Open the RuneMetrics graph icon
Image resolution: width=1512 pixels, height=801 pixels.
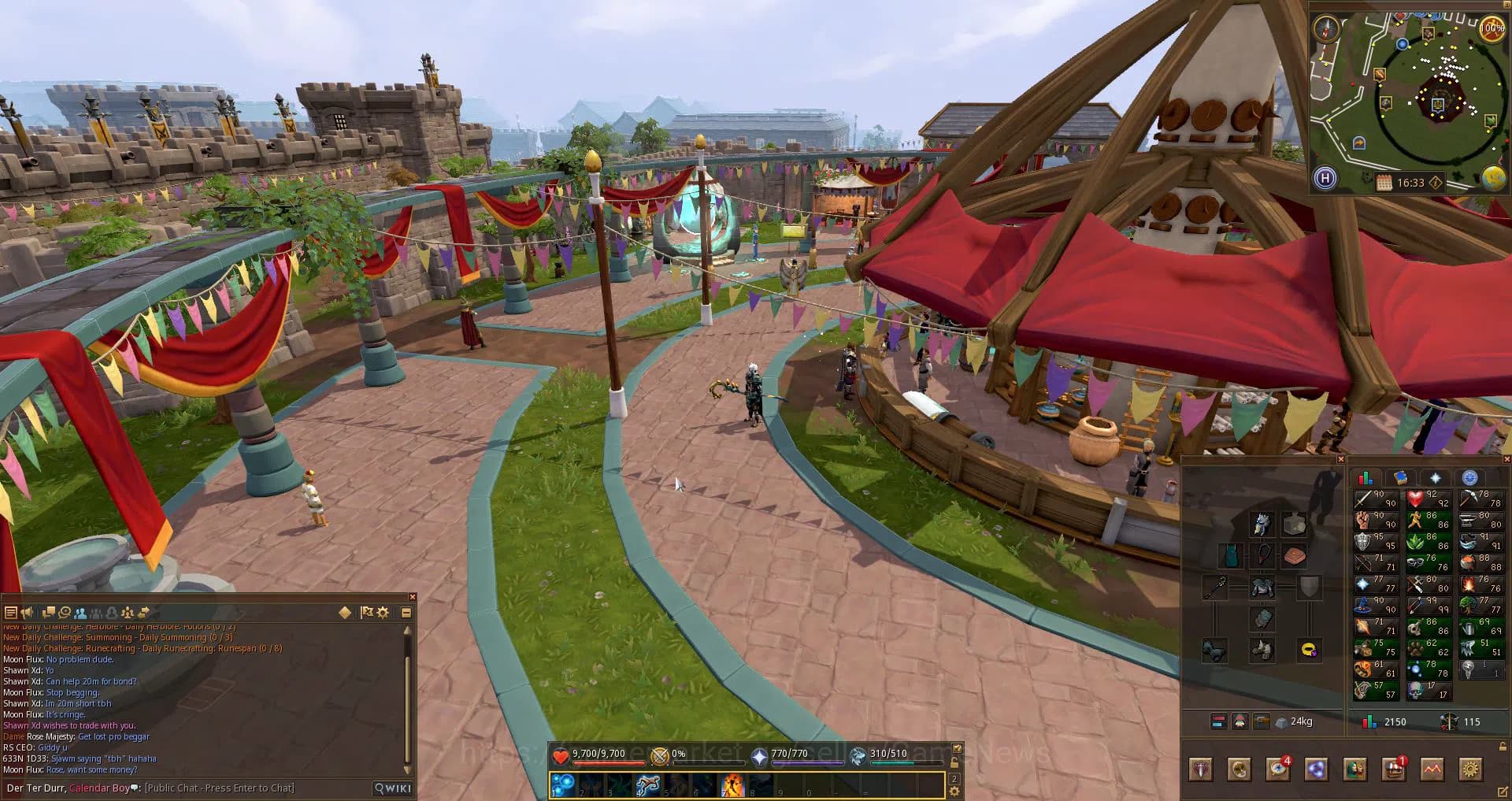coord(1432,769)
